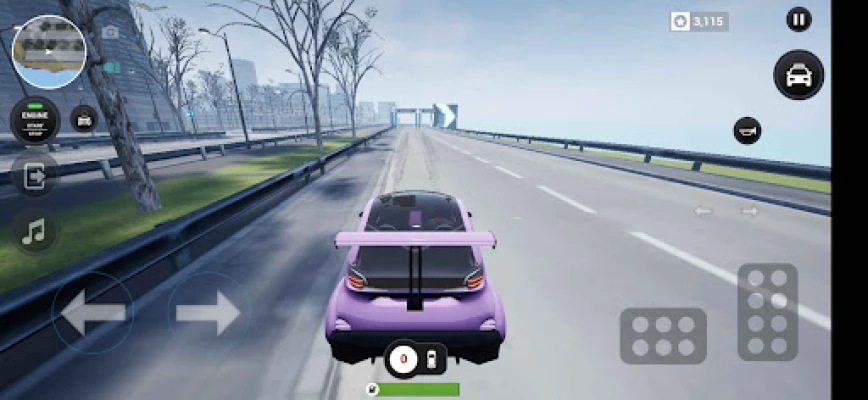Toggle the engine start/stop button
868x400 pixels.
[x=35, y=120]
